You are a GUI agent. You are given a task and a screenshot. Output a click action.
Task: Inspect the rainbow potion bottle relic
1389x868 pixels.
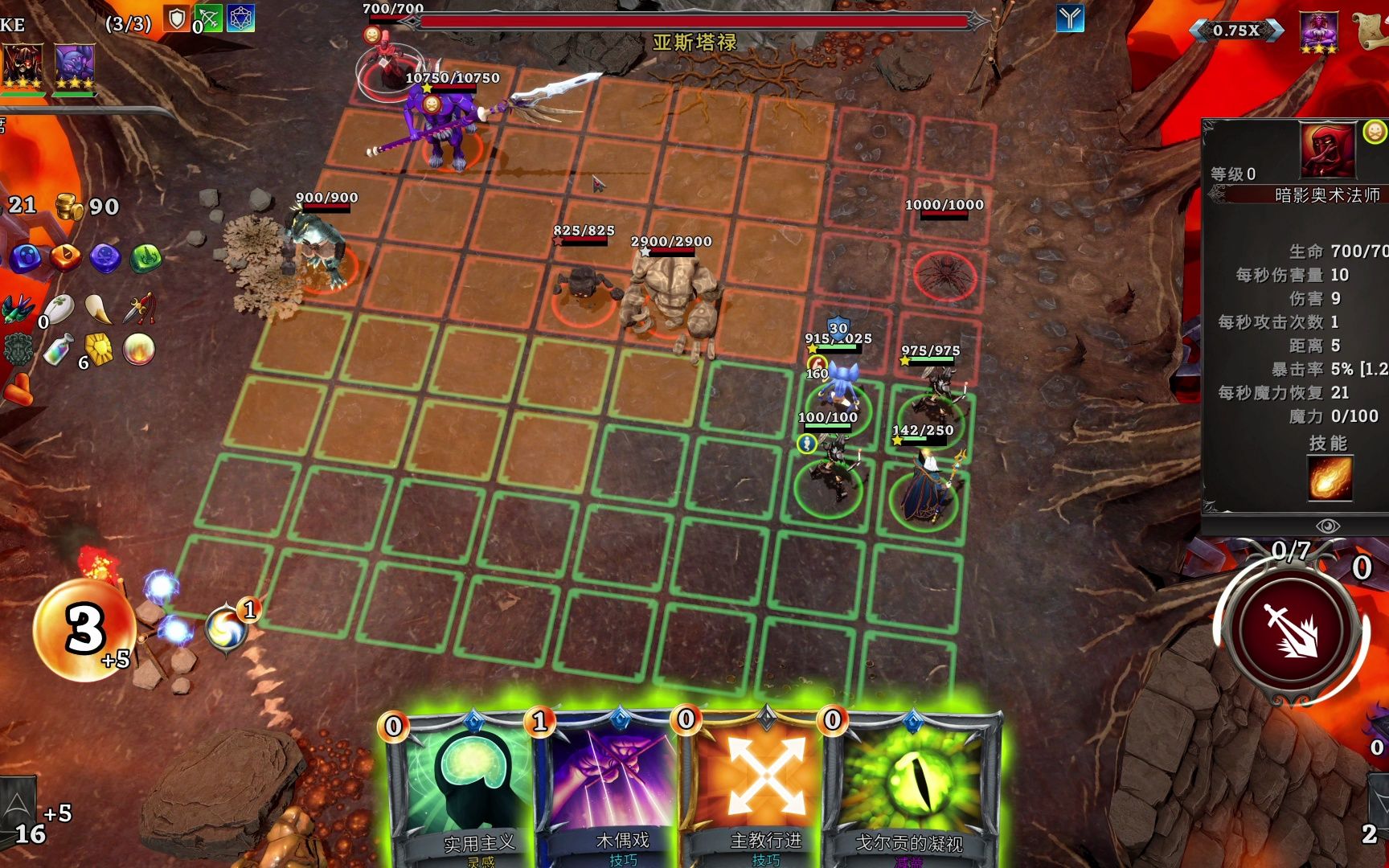tap(58, 350)
